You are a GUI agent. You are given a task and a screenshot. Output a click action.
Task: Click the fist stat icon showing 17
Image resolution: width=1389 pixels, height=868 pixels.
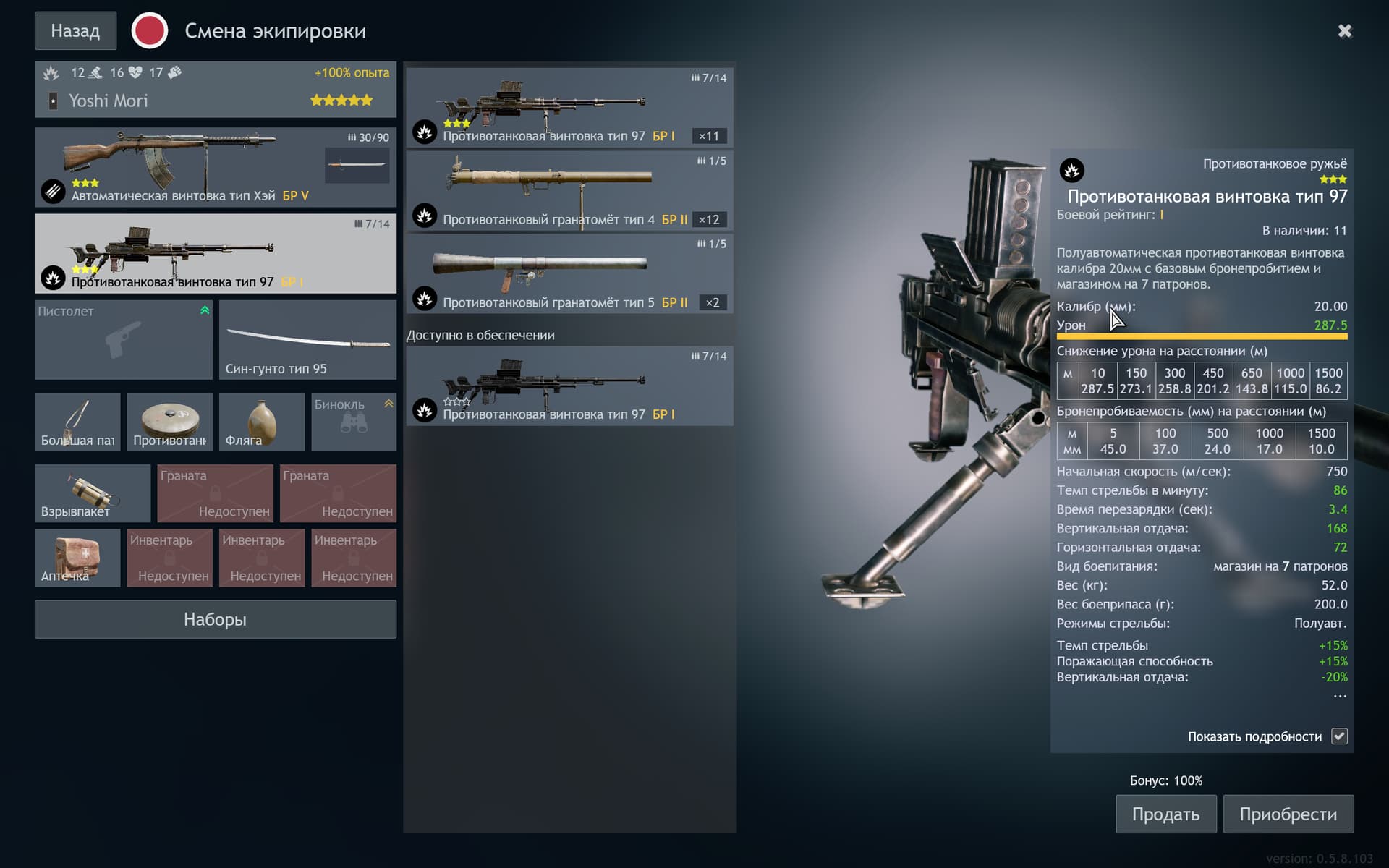coord(174,73)
